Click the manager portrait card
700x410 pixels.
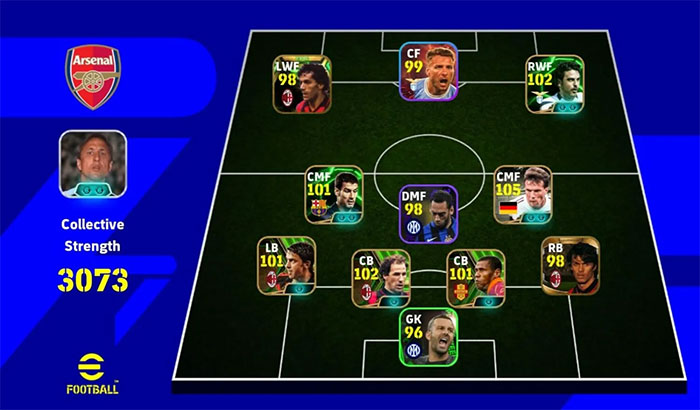pyautogui.click(x=92, y=163)
